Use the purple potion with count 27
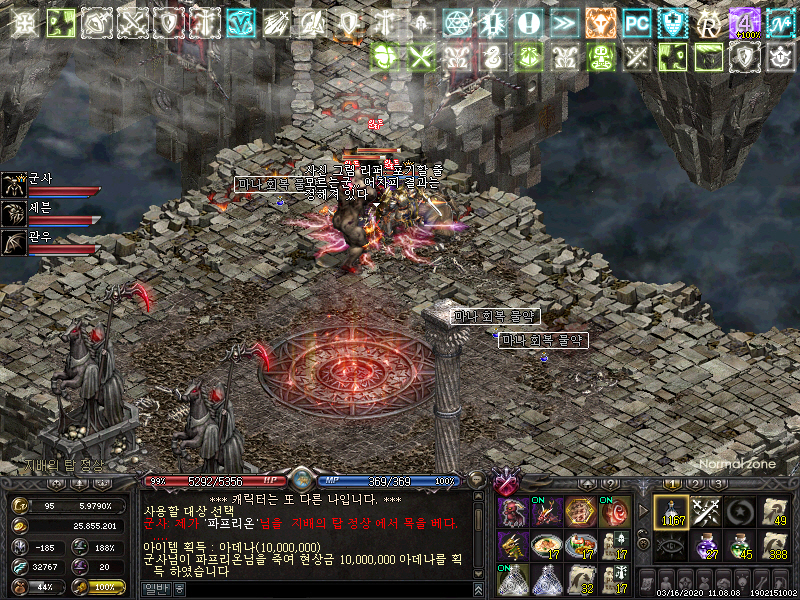The height and width of the screenshot is (600, 800). 706,546
